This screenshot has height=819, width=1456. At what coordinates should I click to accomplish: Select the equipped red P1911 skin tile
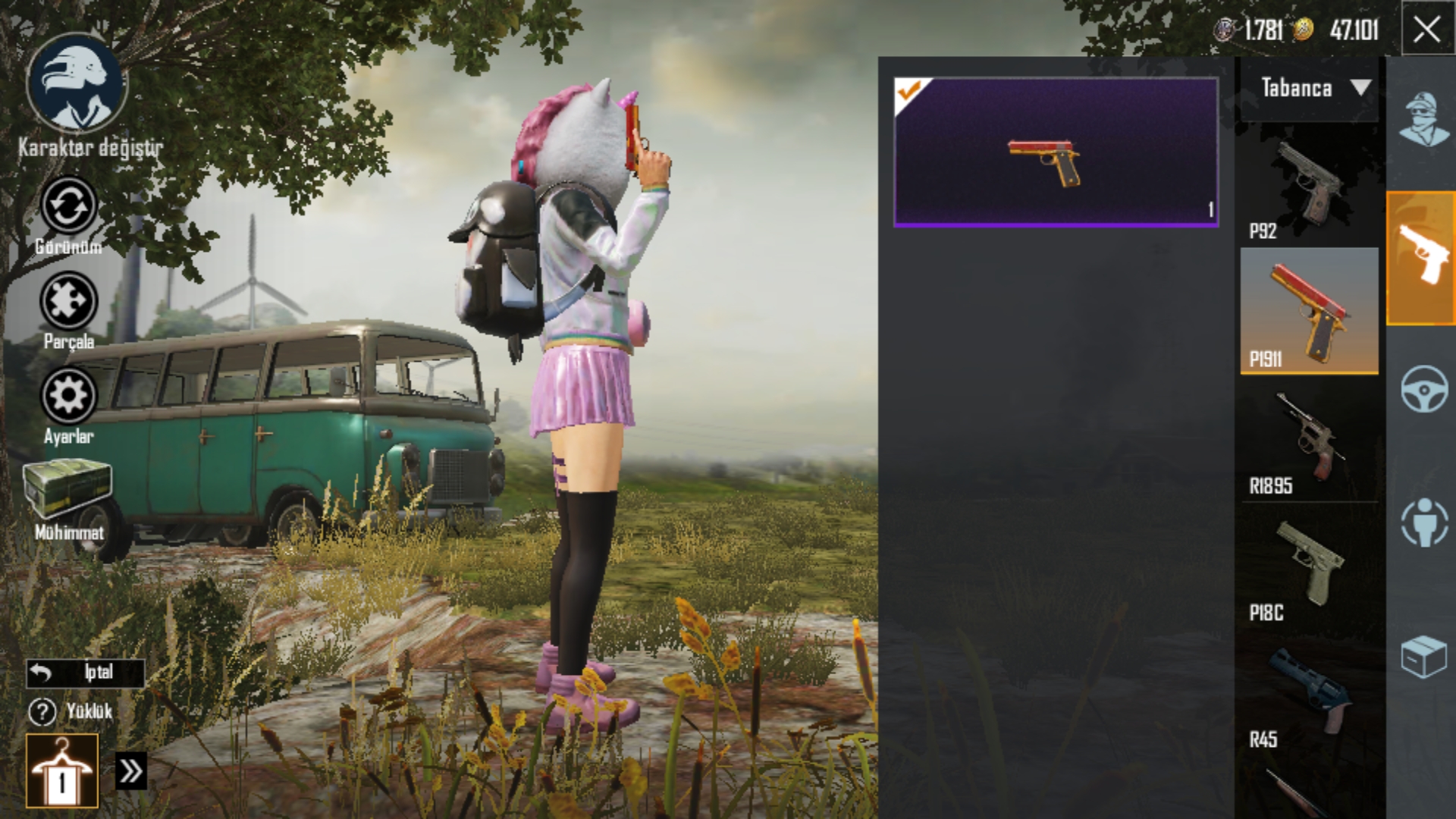point(1056,152)
